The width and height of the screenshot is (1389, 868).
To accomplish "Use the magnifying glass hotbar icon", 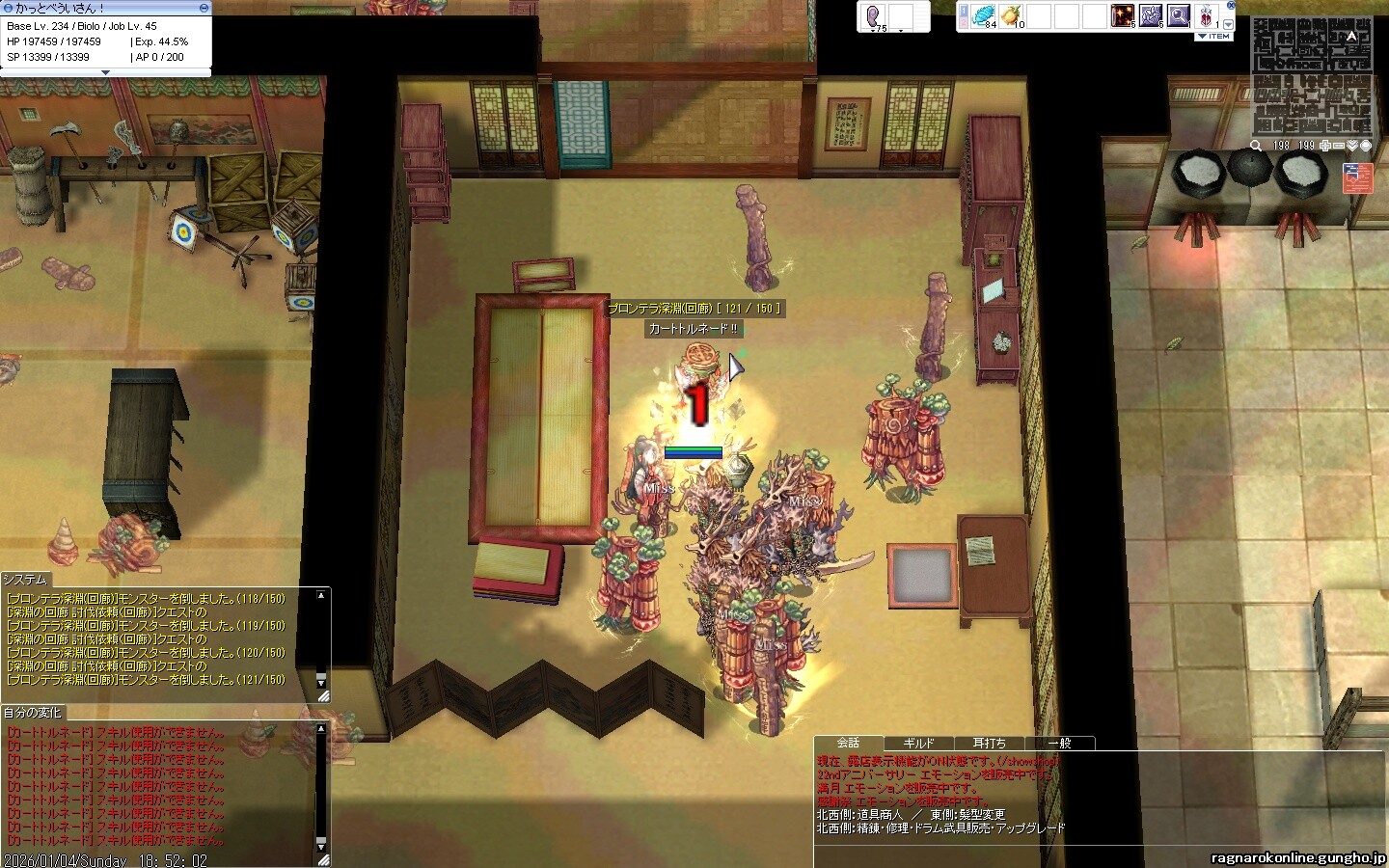I will (1179, 15).
